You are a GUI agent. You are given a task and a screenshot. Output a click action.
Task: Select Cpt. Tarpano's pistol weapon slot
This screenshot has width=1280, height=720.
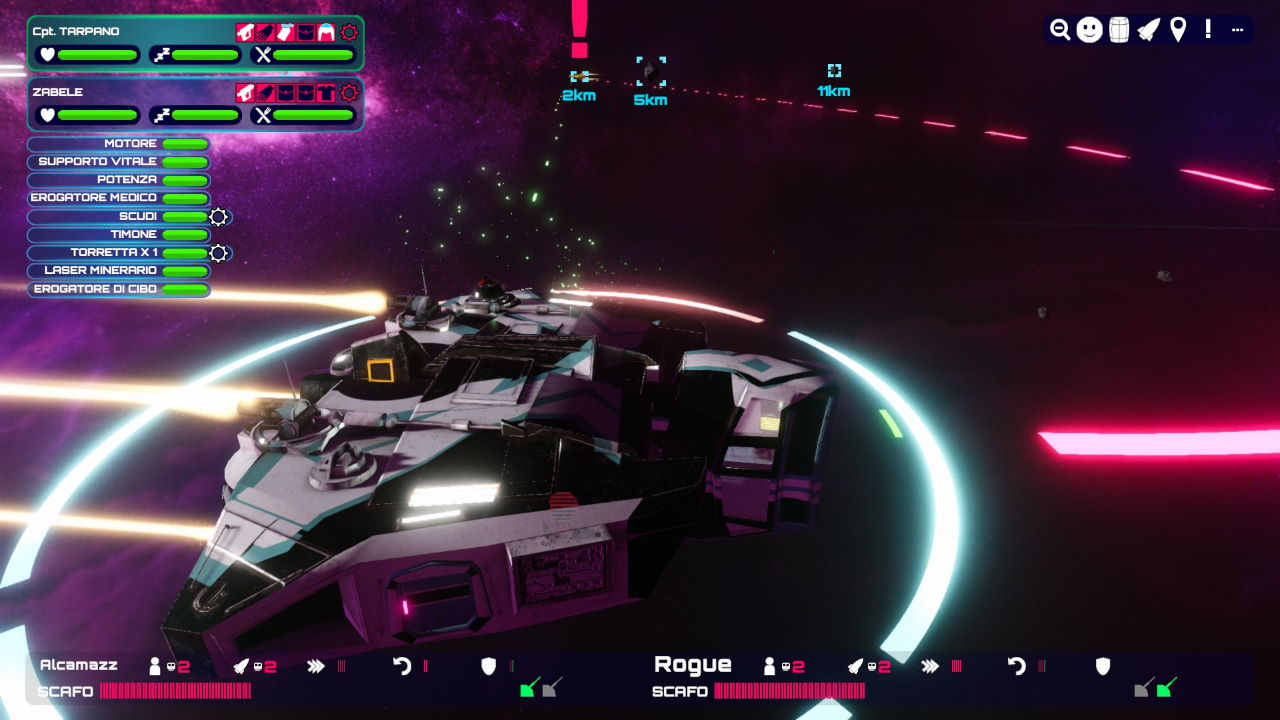coord(245,32)
